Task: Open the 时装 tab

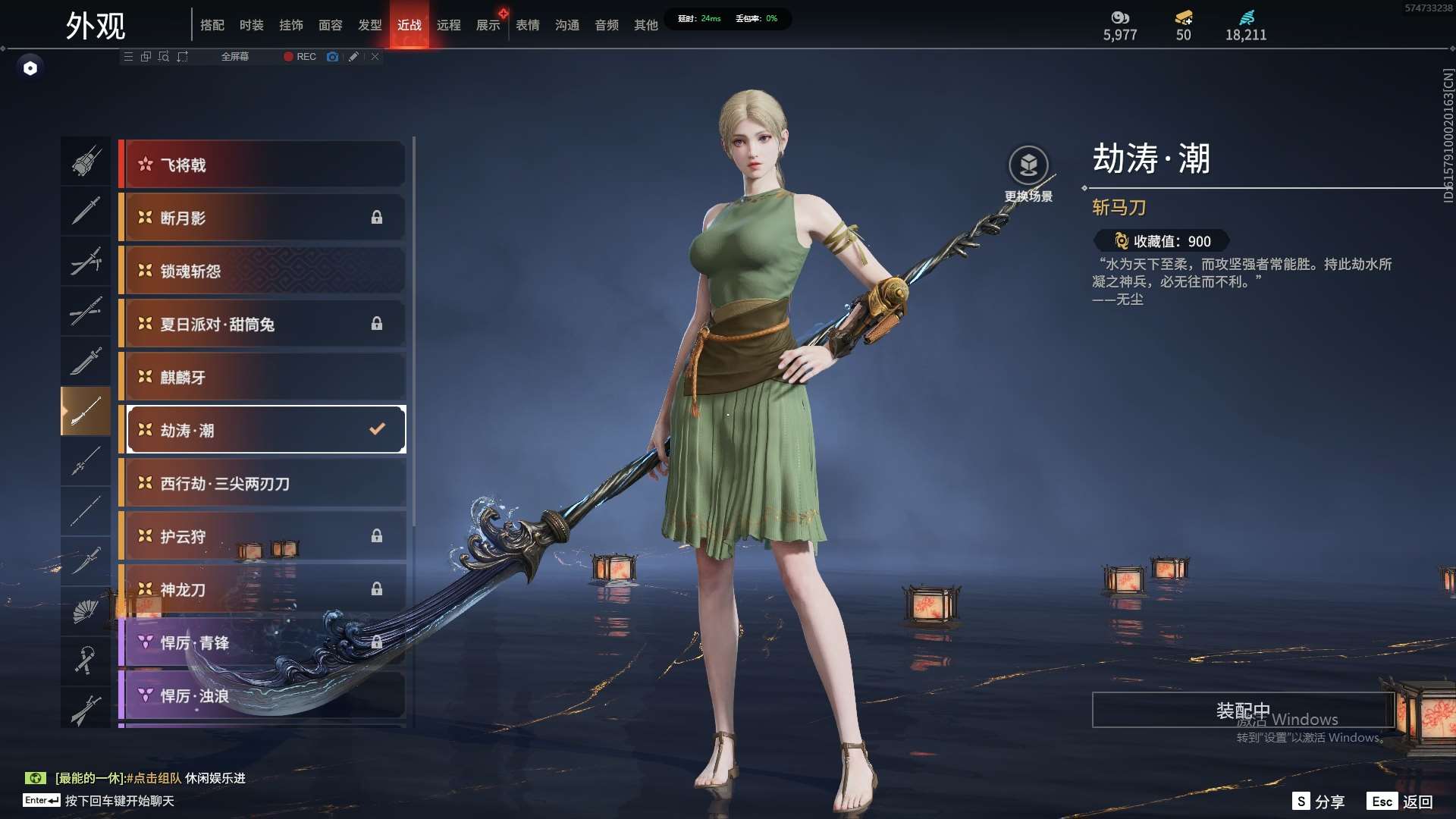Action: [x=252, y=25]
